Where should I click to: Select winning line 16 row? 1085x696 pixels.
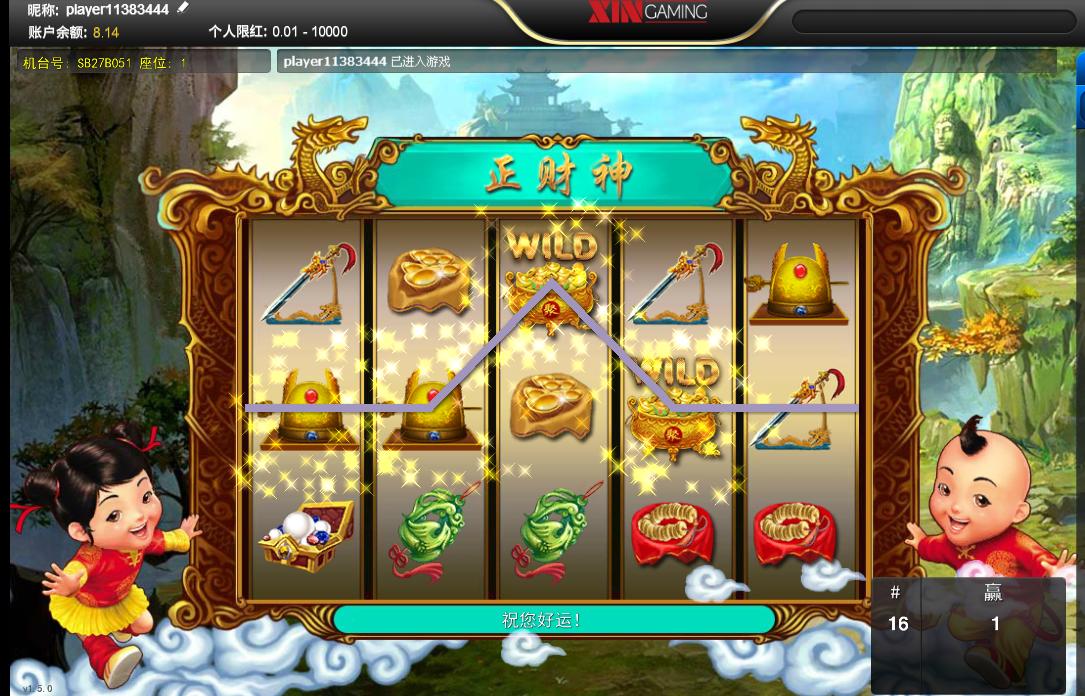(x=945, y=624)
